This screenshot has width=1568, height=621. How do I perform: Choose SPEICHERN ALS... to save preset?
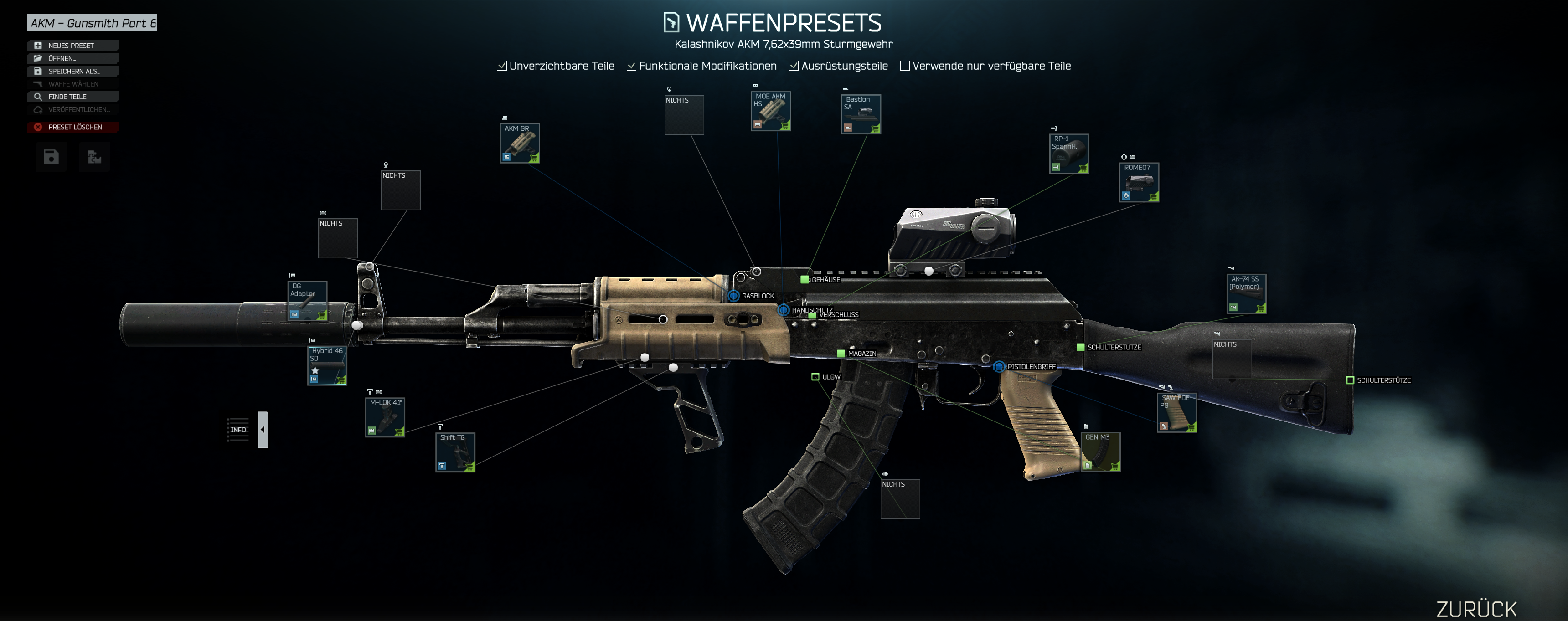pos(72,71)
